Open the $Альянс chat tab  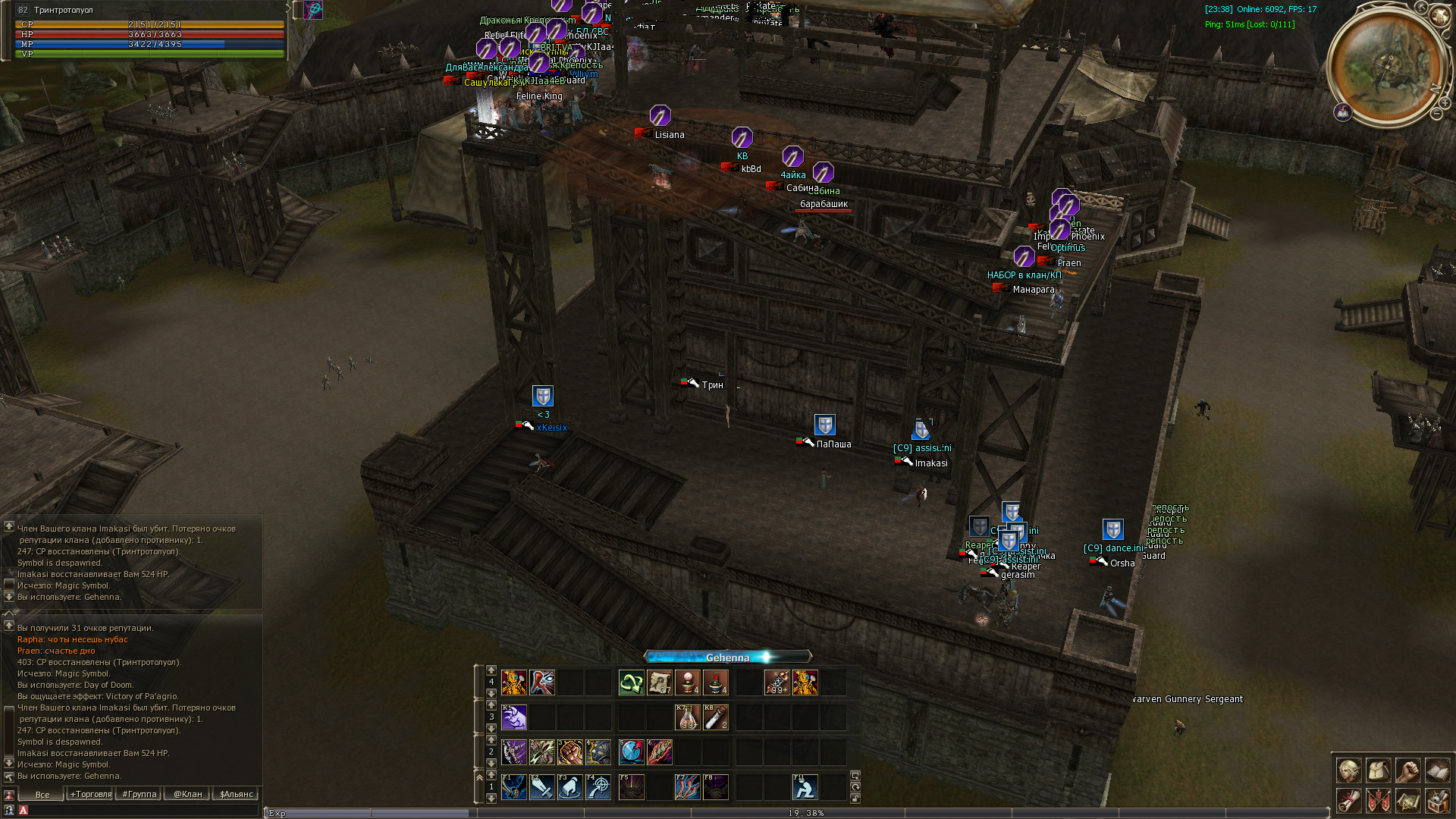pos(236,794)
